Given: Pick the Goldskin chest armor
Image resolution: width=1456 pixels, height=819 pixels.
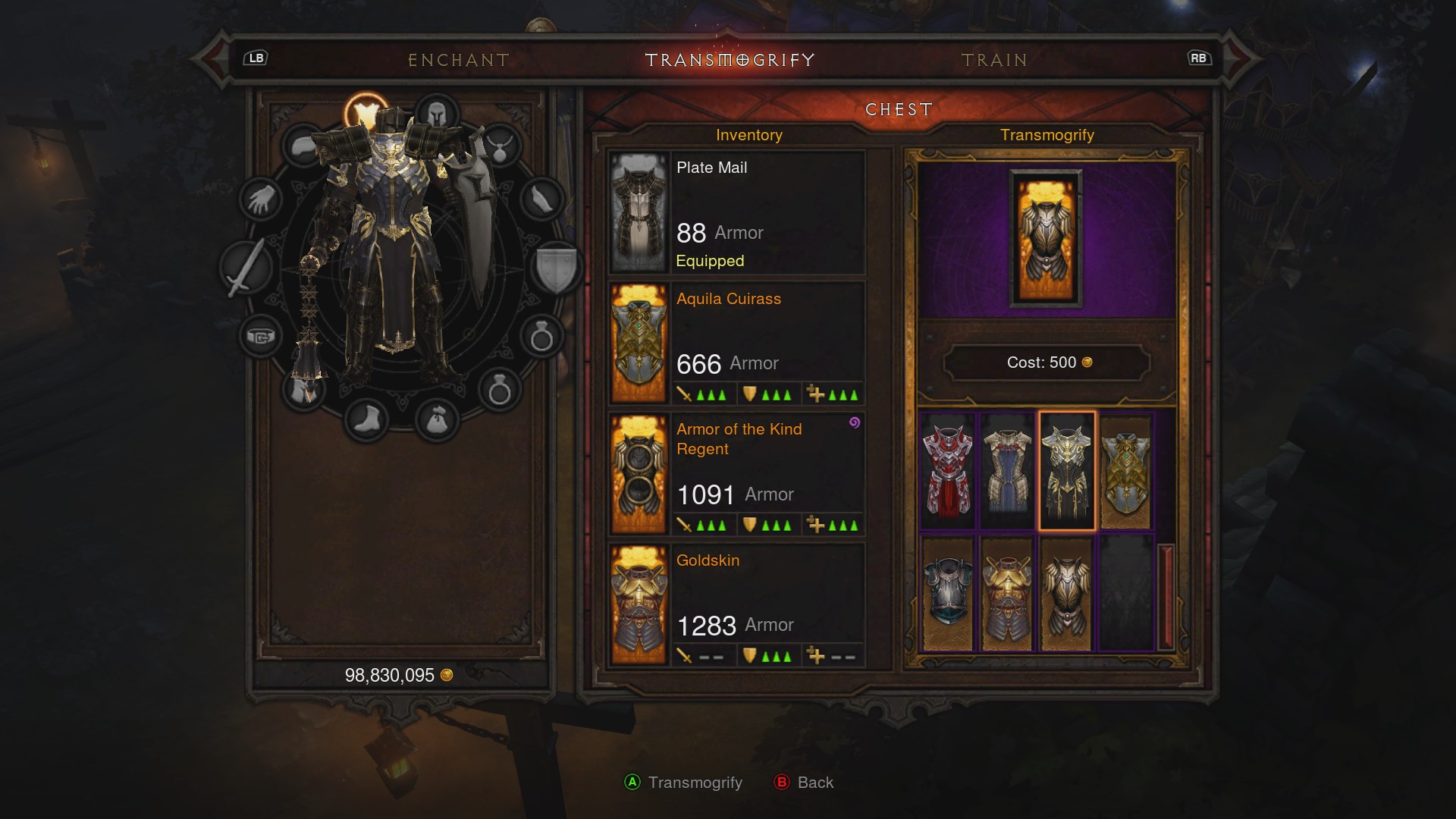Looking at the screenshot, I should [736, 604].
